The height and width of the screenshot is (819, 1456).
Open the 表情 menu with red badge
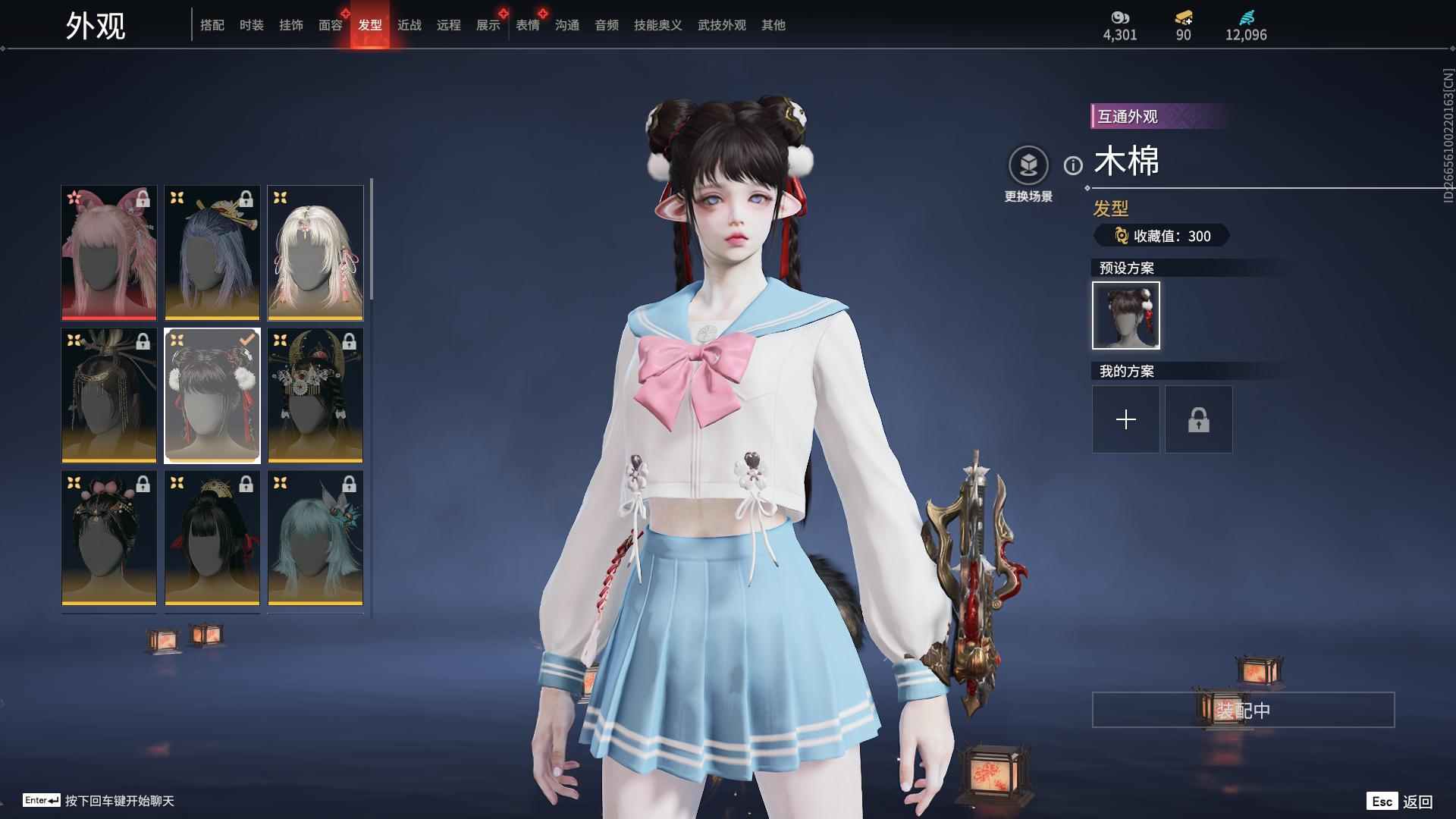[527, 25]
